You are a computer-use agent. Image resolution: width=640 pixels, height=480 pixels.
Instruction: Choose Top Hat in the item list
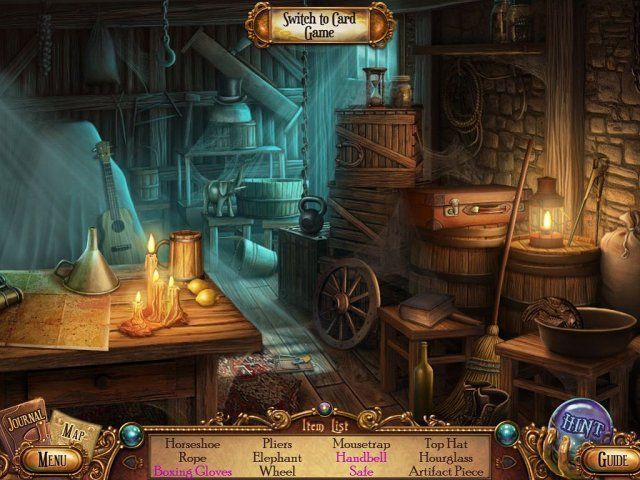coord(445,443)
